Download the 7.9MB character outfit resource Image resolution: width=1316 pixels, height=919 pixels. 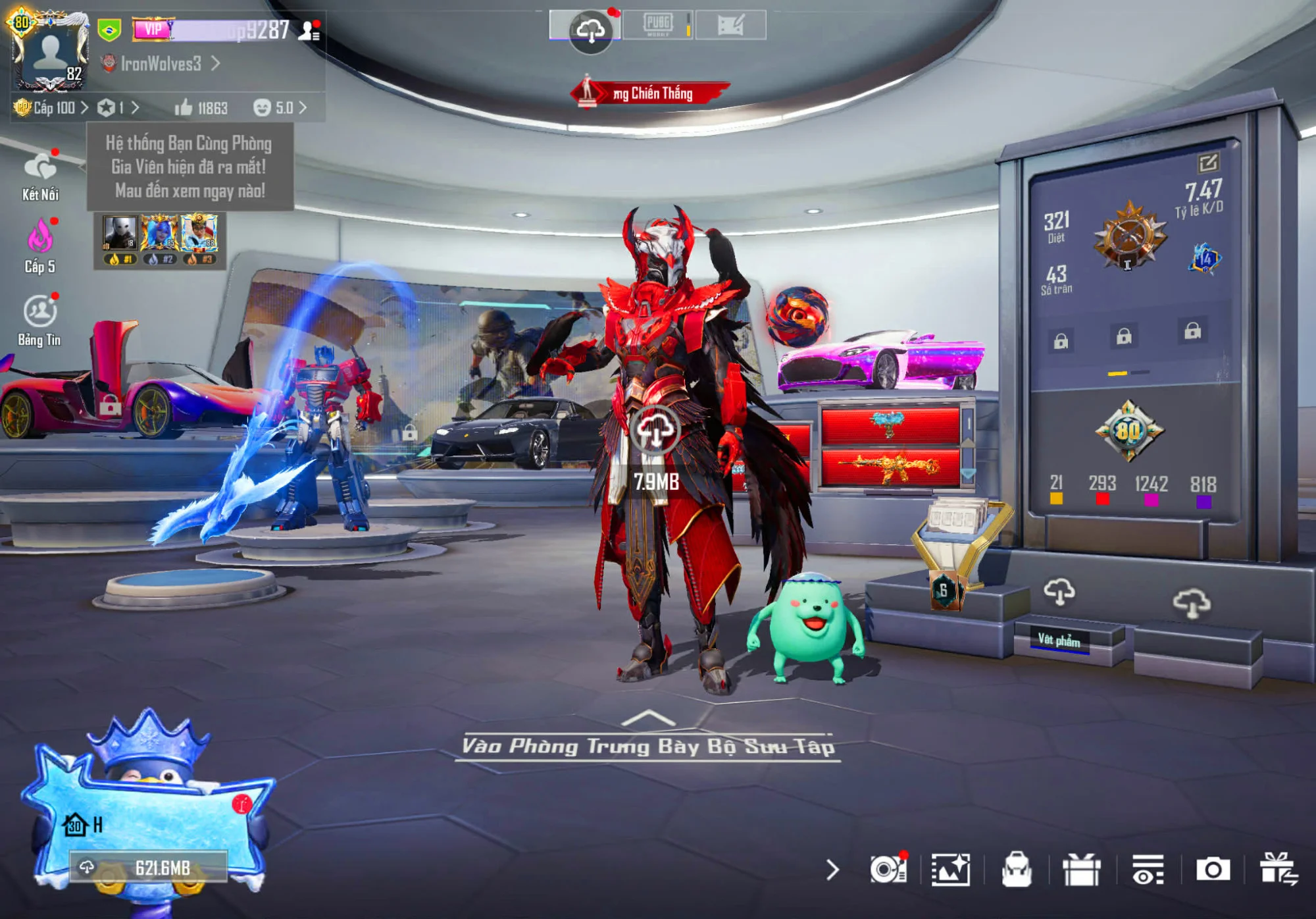[655, 431]
